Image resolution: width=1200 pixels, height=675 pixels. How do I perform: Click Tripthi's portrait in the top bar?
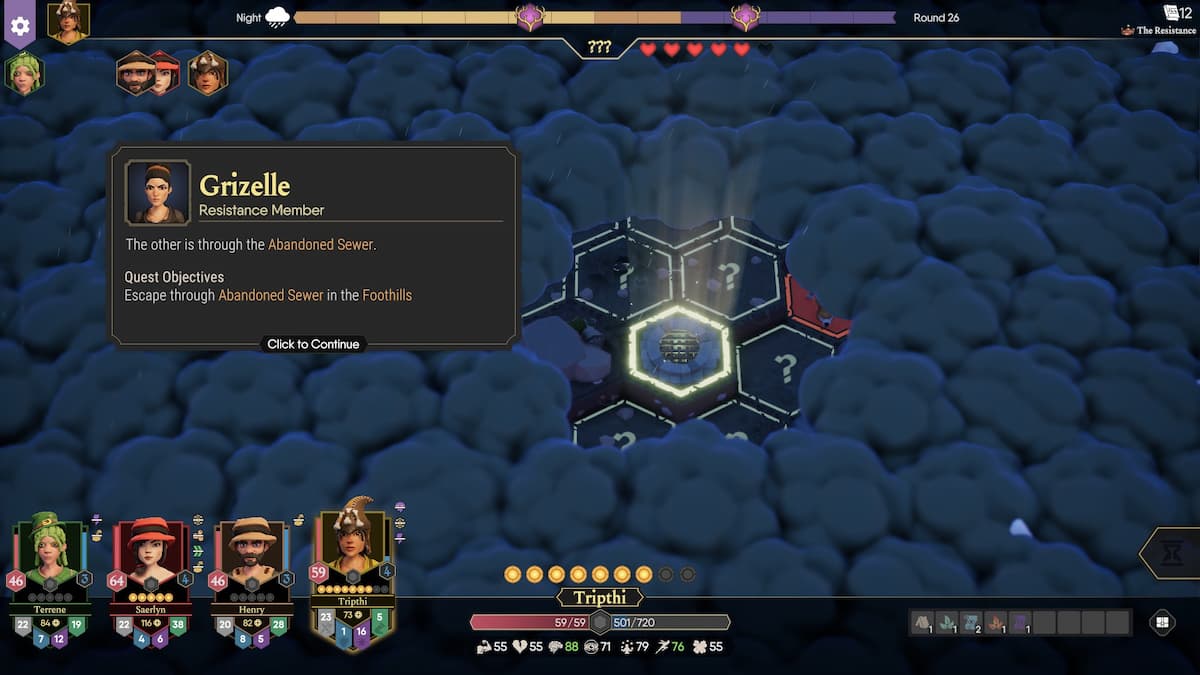tap(68, 22)
